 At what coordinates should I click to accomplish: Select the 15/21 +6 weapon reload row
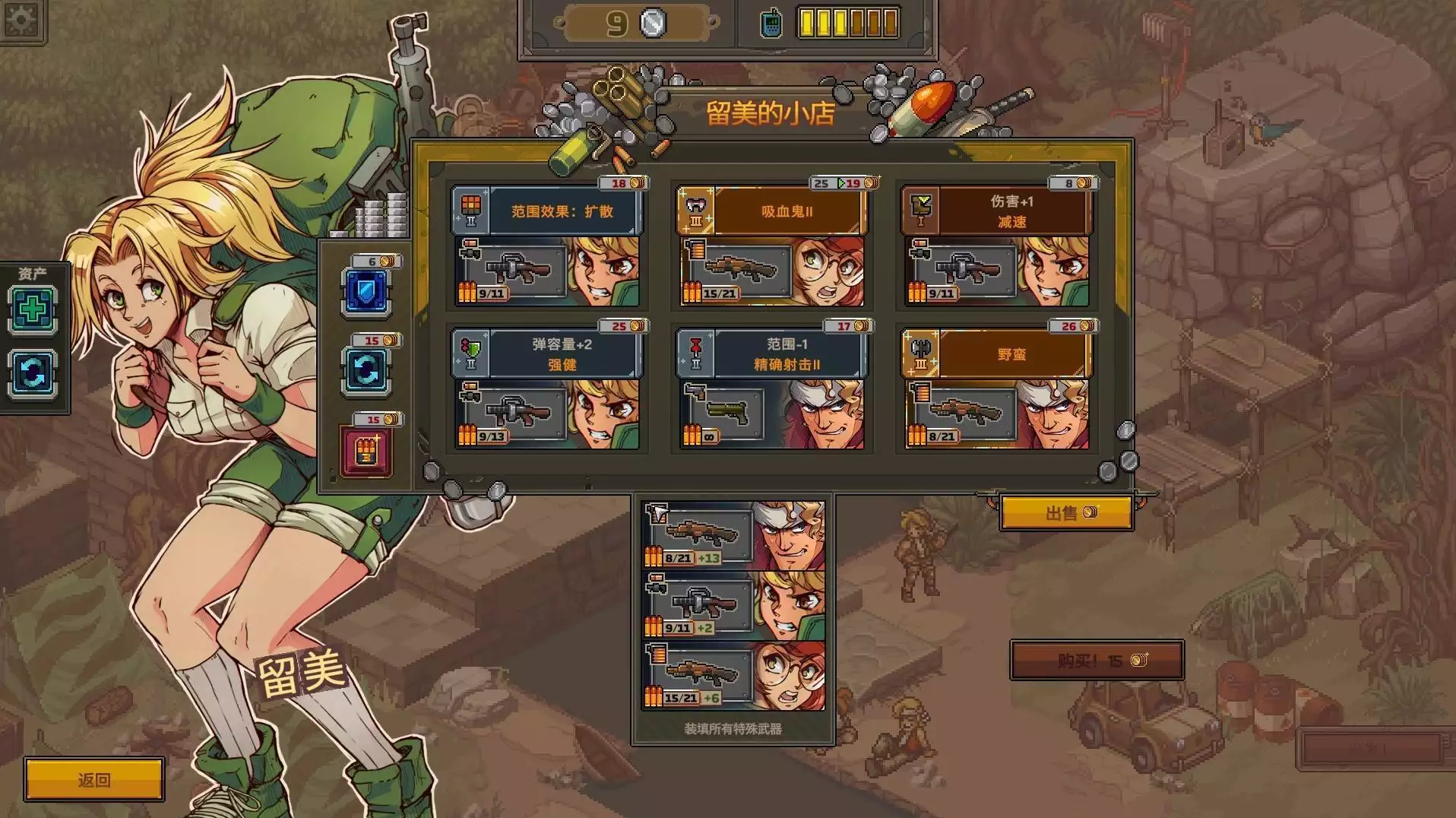coord(733,676)
